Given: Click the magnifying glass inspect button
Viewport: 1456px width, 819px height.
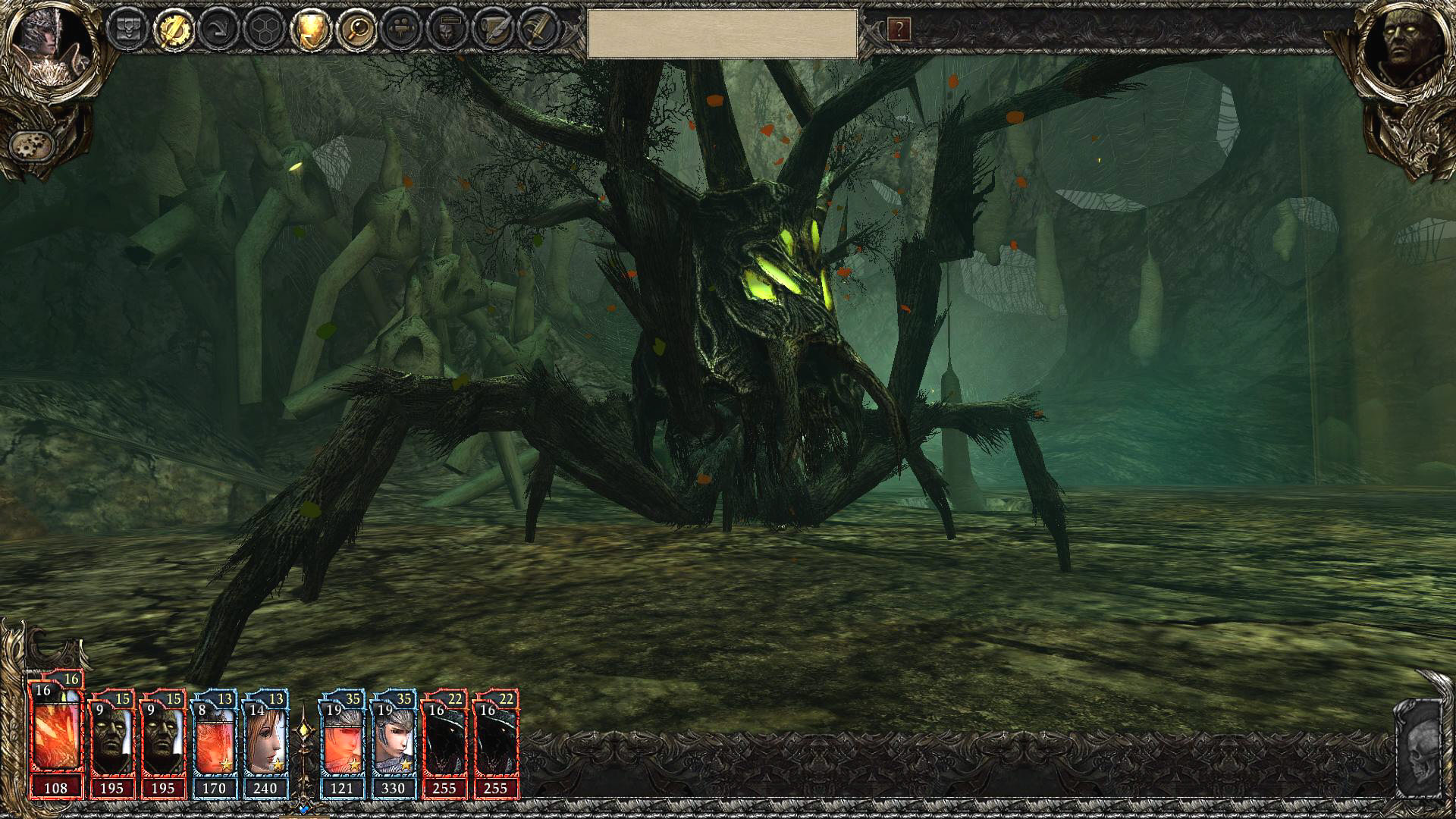Looking at the screenshot, I should (x=356, y=30).
